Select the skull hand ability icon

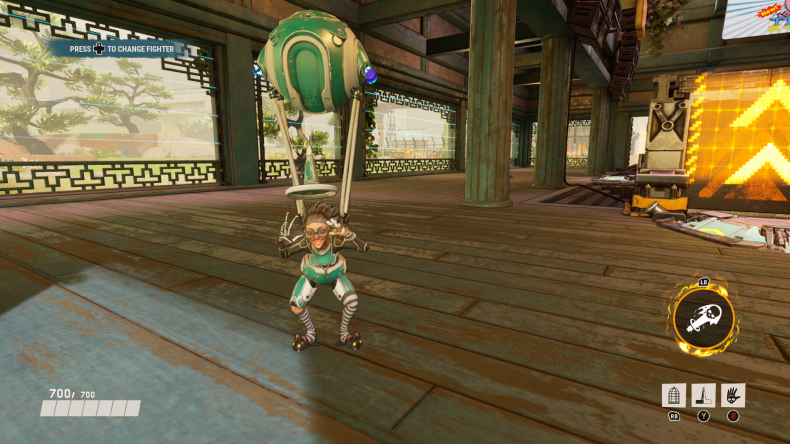click(x=733, y=395)
